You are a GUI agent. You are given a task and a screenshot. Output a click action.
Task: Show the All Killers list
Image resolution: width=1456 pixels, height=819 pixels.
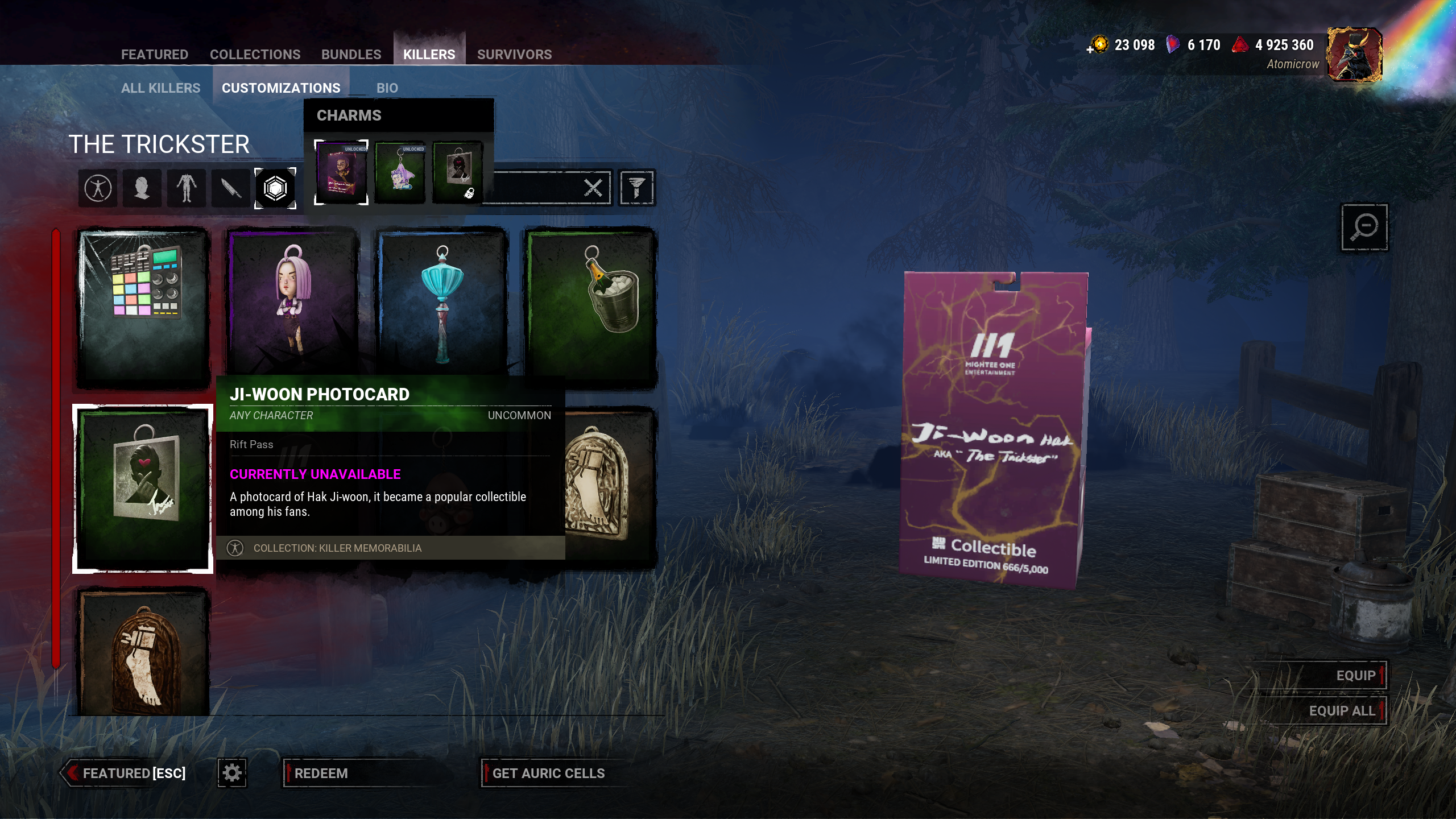point(160,88)
